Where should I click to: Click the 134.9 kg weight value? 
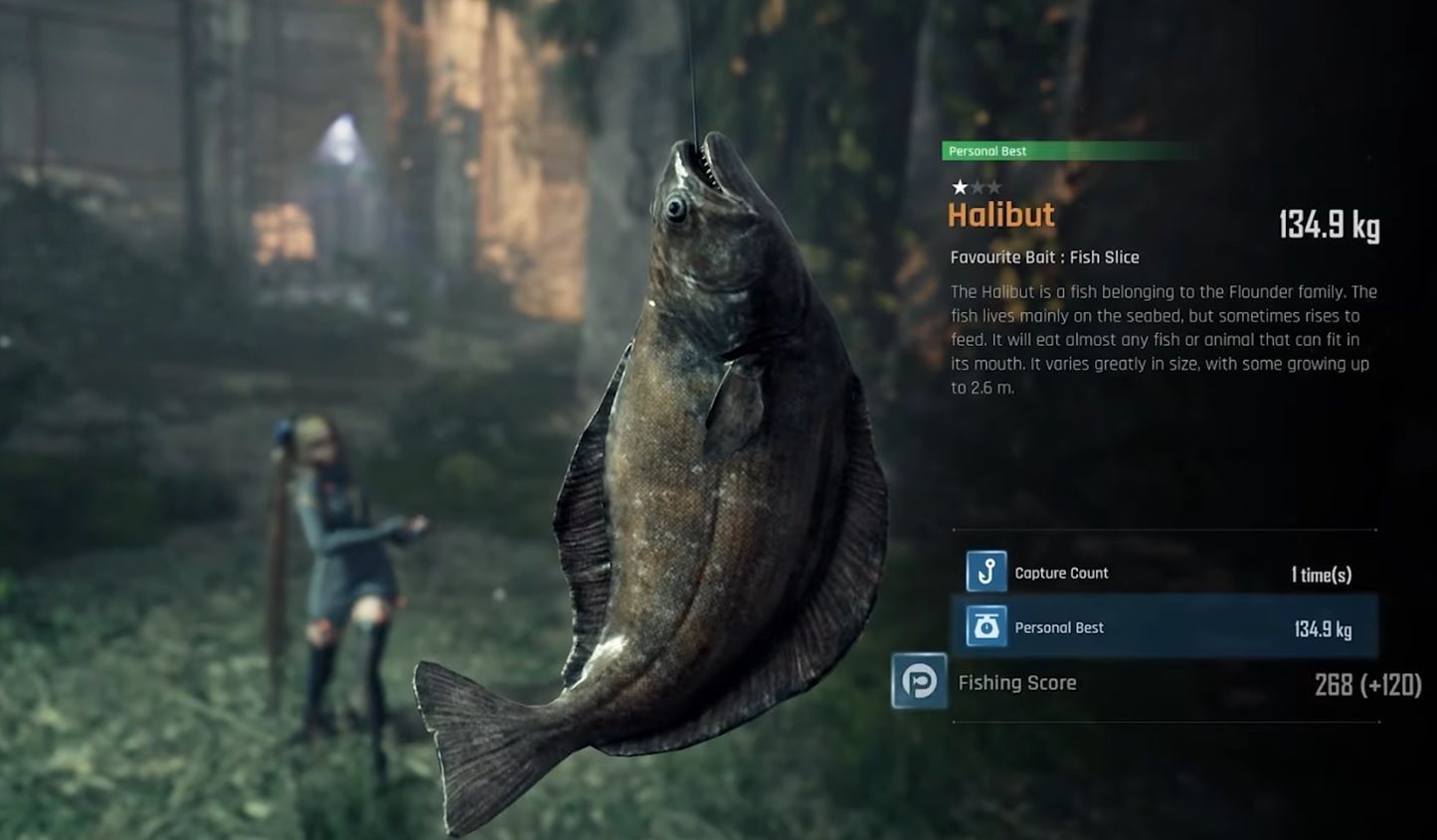tap(1328, 227)
